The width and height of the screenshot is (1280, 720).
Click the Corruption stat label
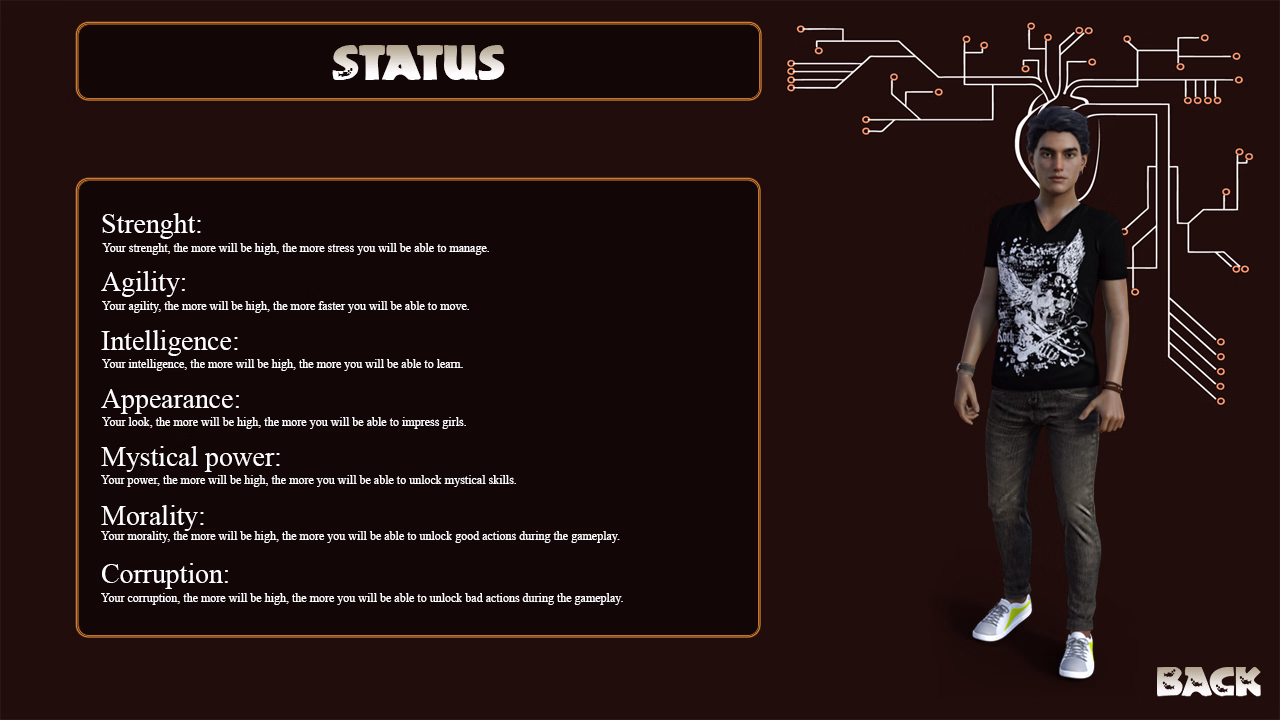162,573
